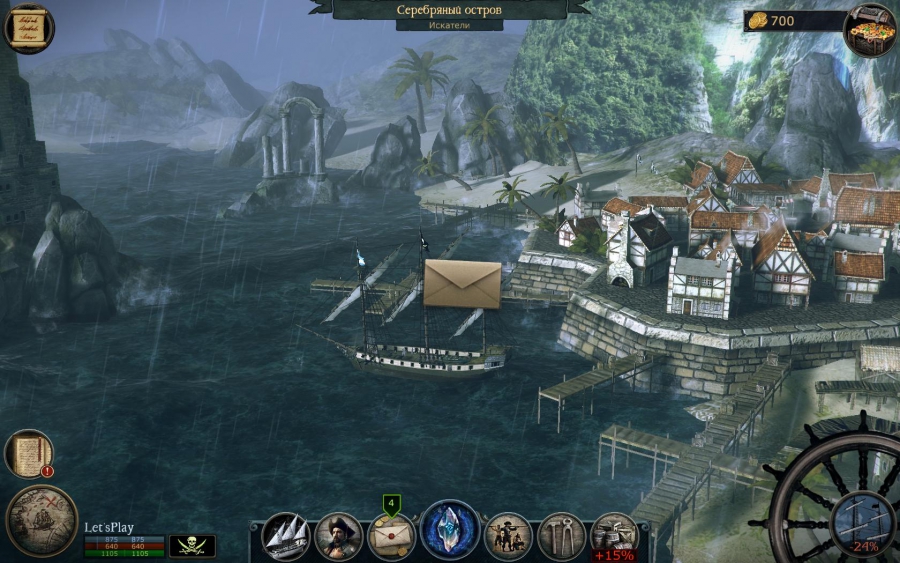Click the pirate skull flag button
Viewport: 900px width, 563px height.
[x=191, y=545]
